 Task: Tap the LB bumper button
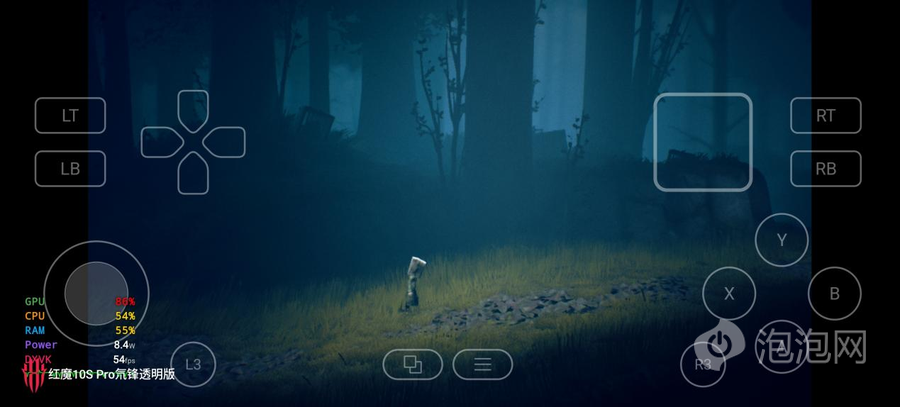tap(70, 168)
